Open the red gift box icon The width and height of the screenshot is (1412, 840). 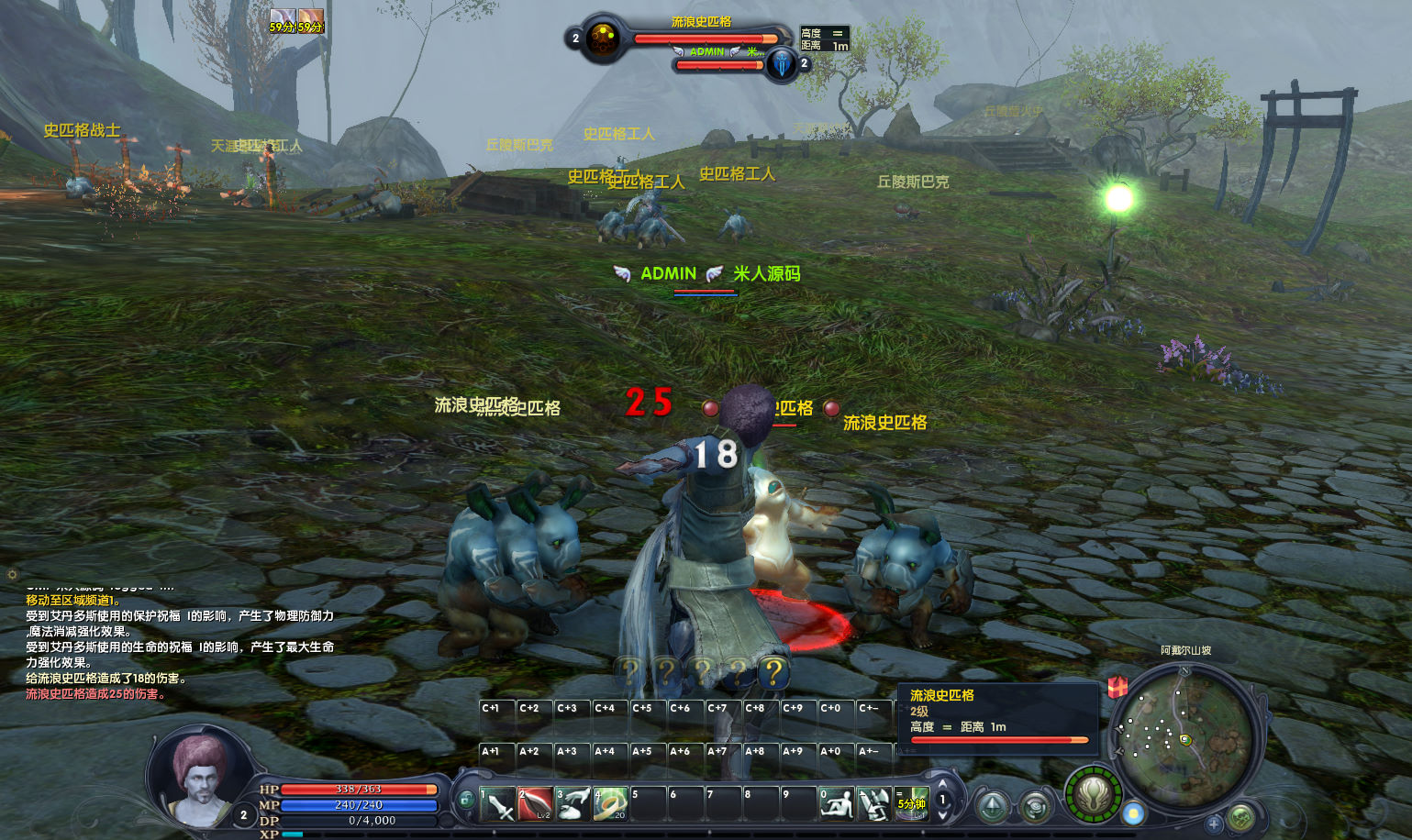coord(1117,686)
